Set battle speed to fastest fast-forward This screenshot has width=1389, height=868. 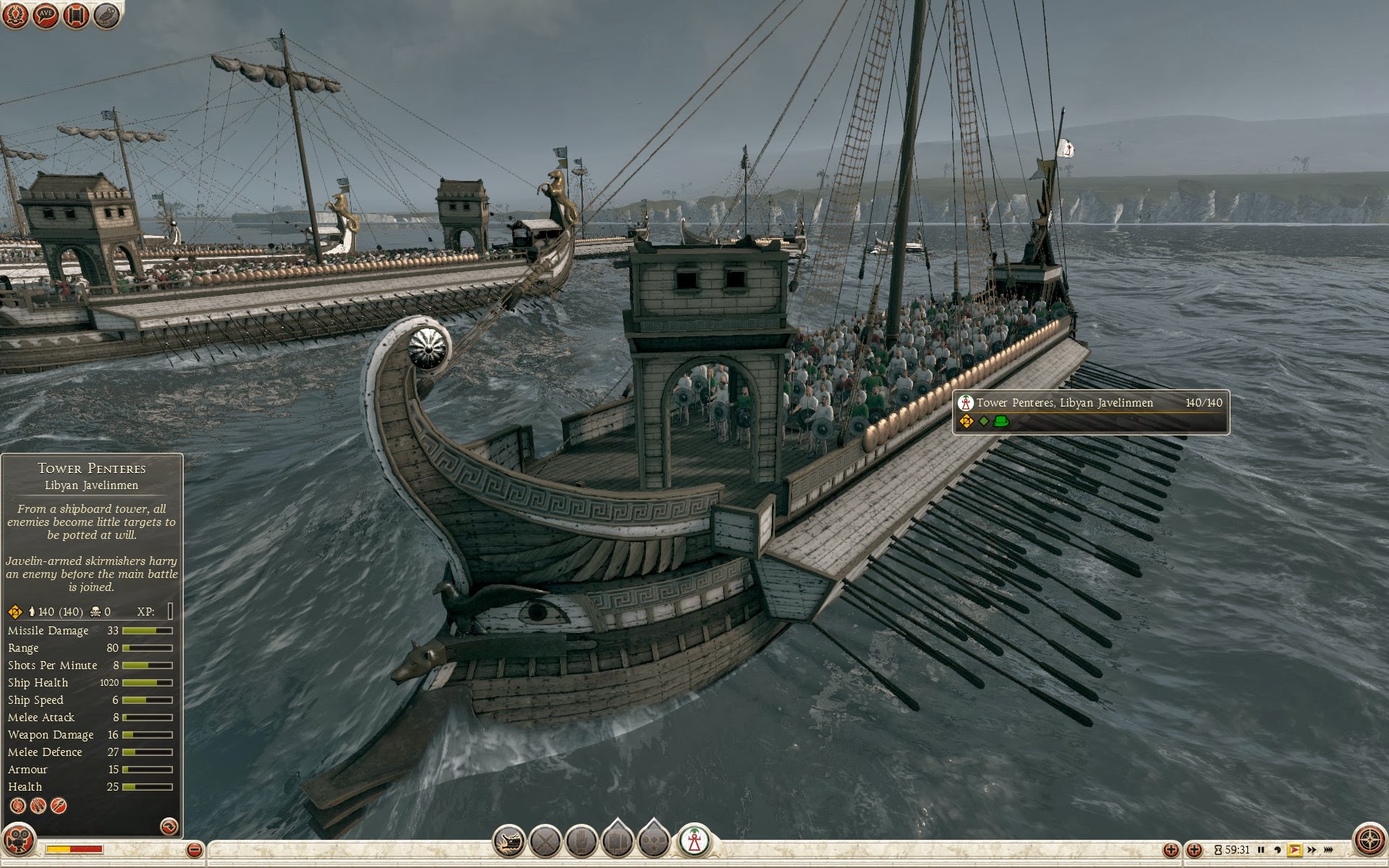pyautogui.click(x=1328, y=850)
